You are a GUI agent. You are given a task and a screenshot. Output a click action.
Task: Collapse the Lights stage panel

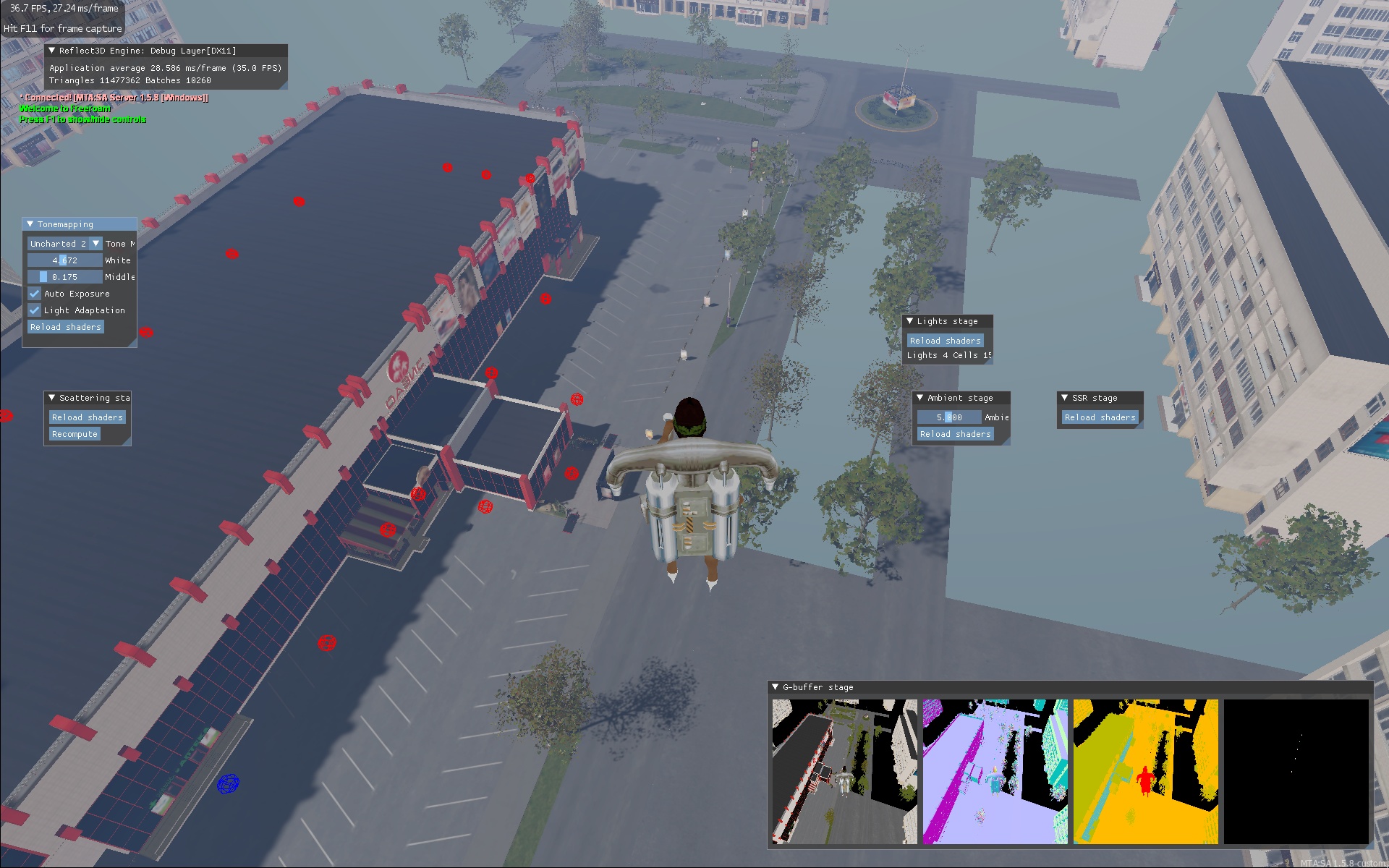(910, 321)
